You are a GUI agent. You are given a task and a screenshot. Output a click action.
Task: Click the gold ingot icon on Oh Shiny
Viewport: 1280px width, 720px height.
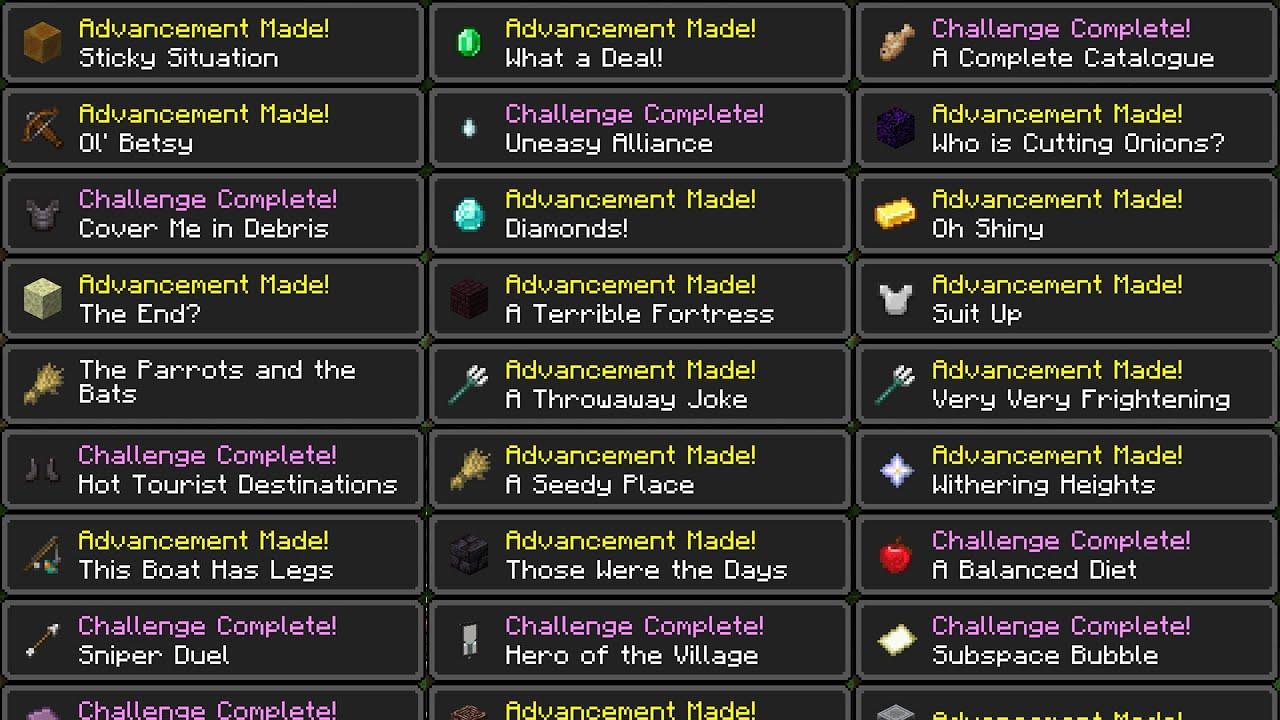[x=896, y=213]
